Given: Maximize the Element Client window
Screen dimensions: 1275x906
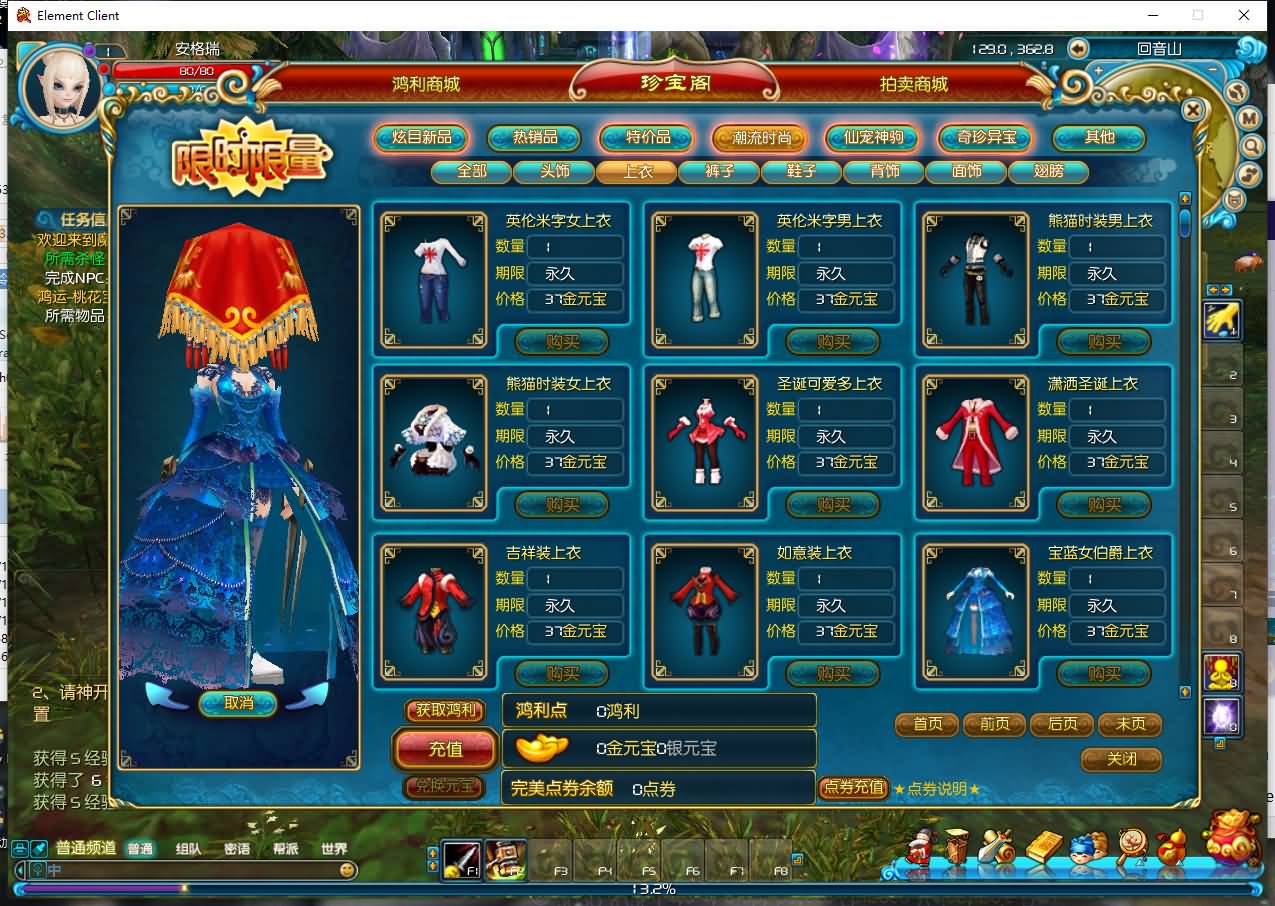Looking at the screenshot, I should 1198,15.
